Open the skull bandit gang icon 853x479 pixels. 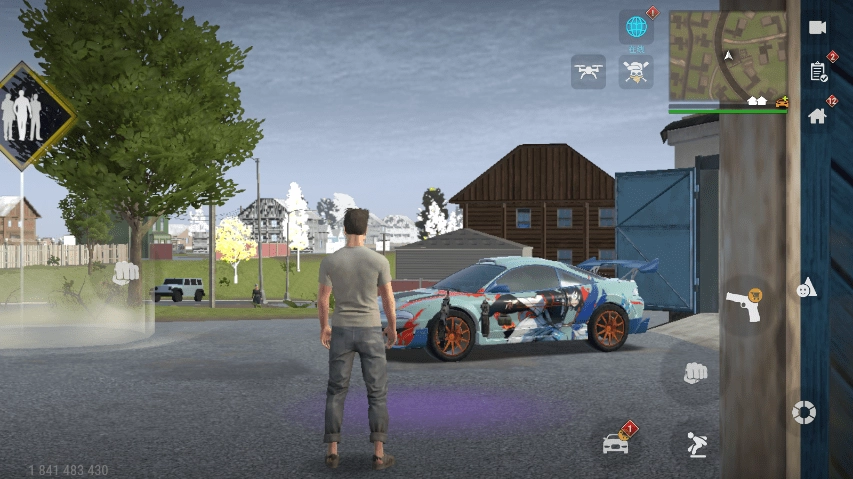636,71
